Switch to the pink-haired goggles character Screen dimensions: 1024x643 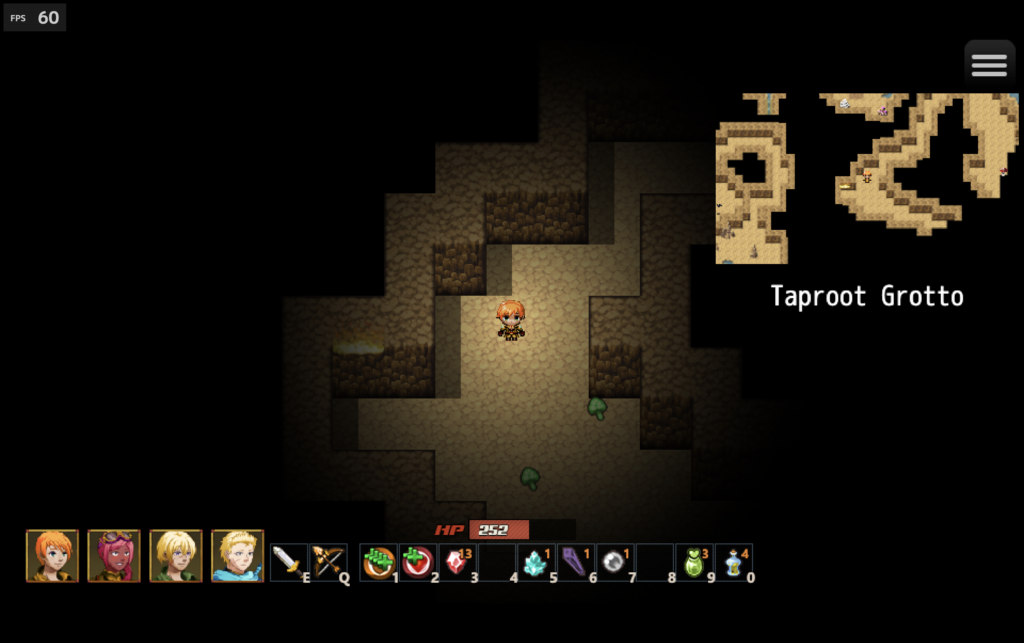tap(114, 556)
